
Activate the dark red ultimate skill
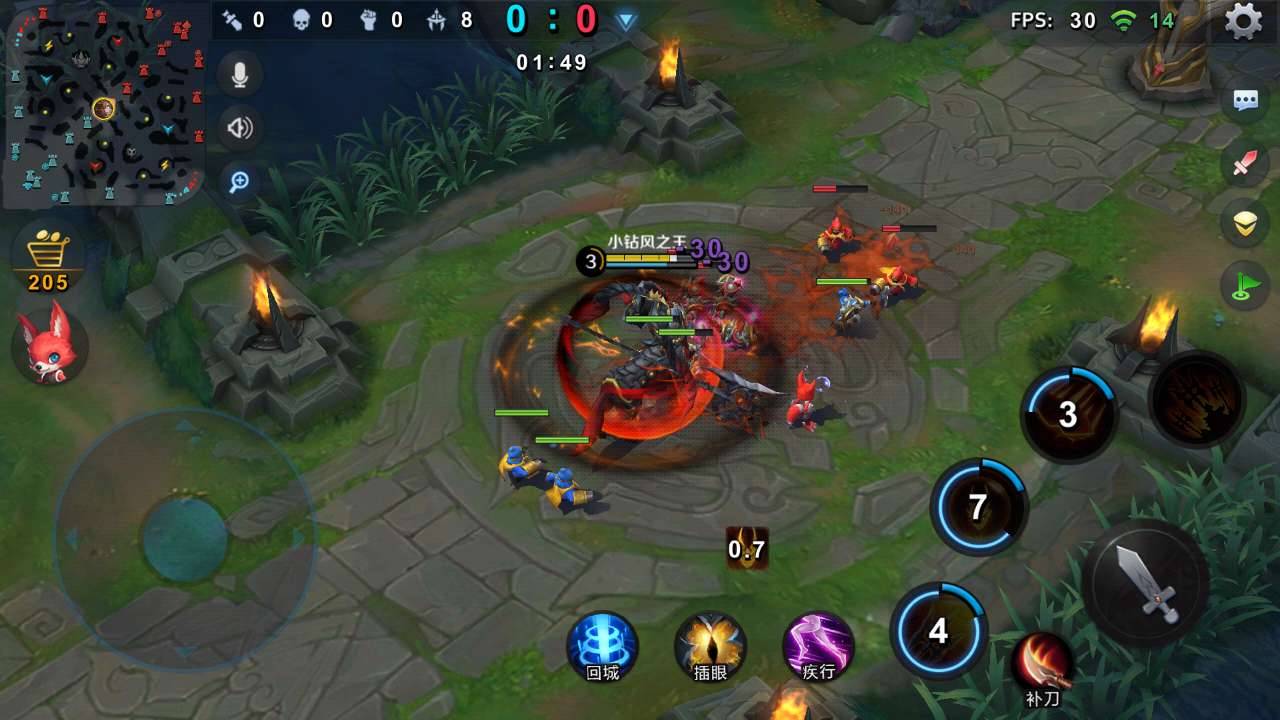coord(1197,399)
